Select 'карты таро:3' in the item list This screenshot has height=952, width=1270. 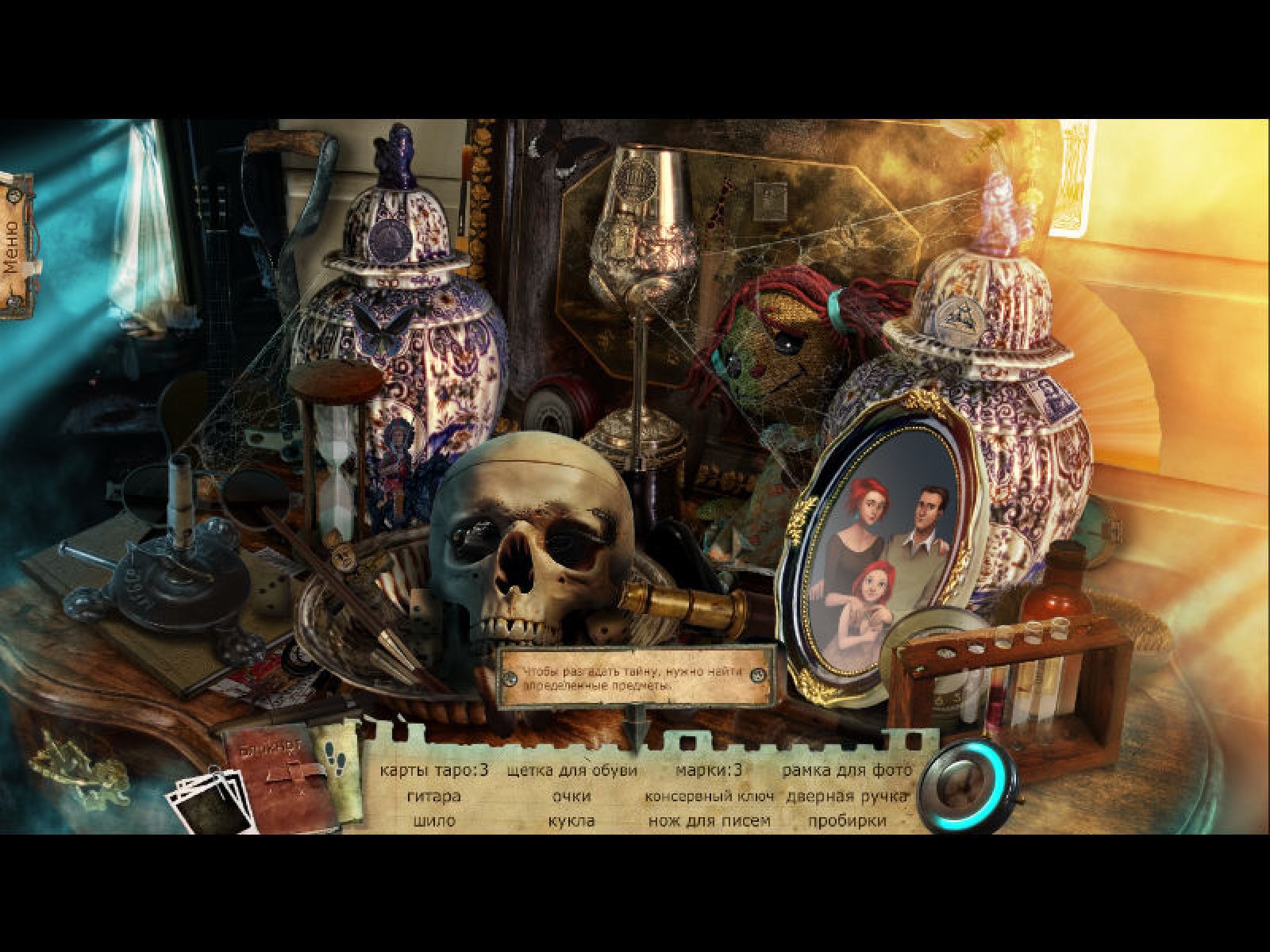tap(433, 770)
